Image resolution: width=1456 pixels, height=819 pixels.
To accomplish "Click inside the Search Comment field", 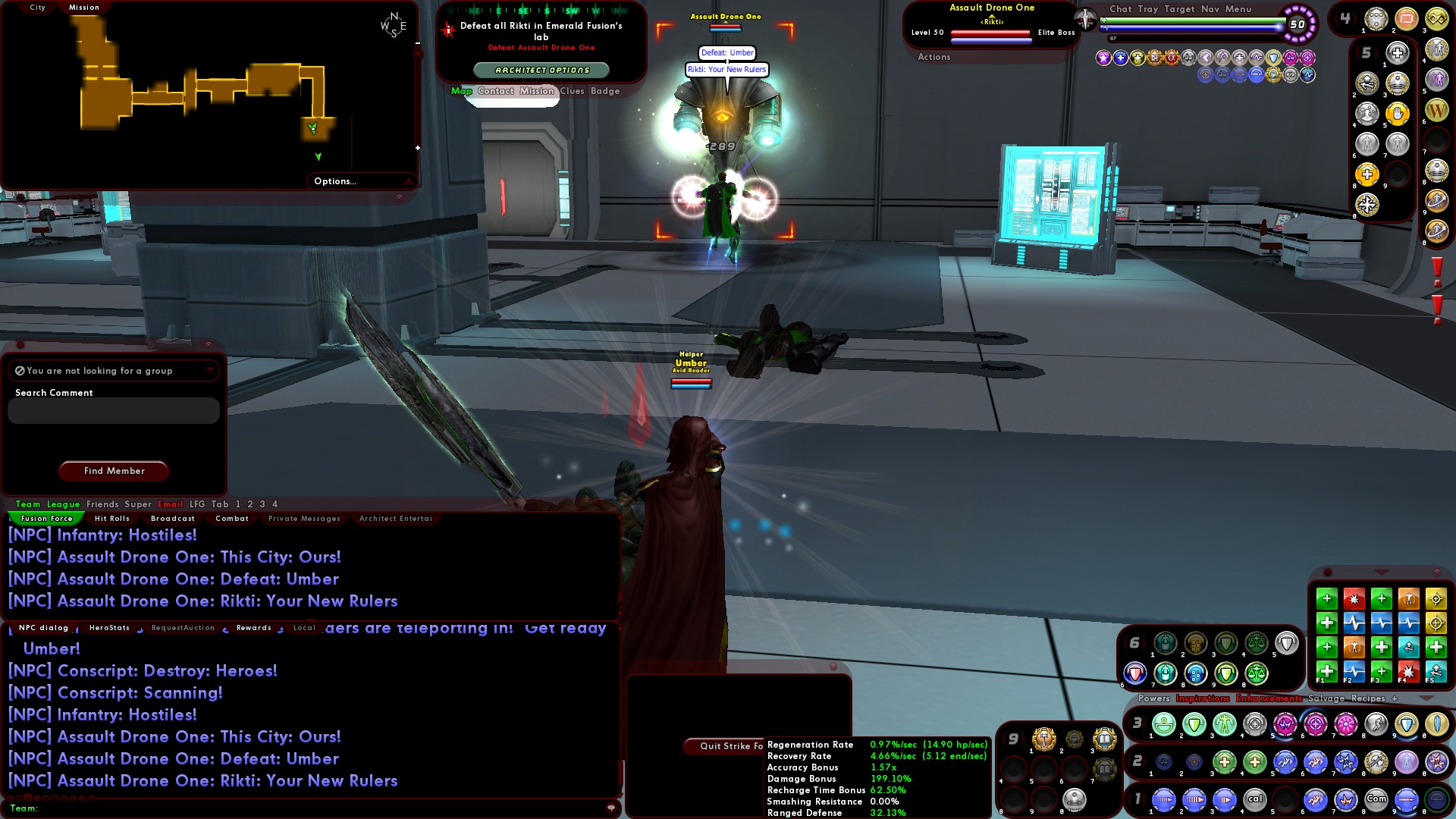I will [112, 410].
